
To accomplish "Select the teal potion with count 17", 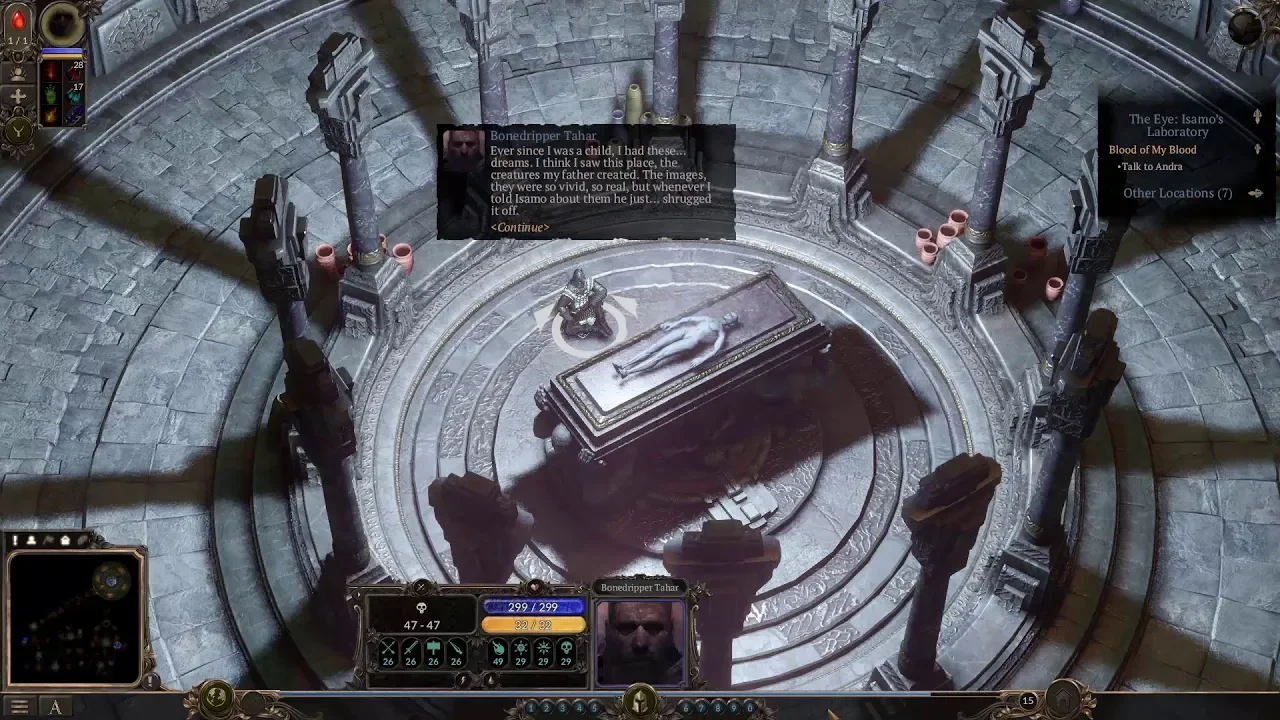I will pyautogui.click(x=73, y=94).
